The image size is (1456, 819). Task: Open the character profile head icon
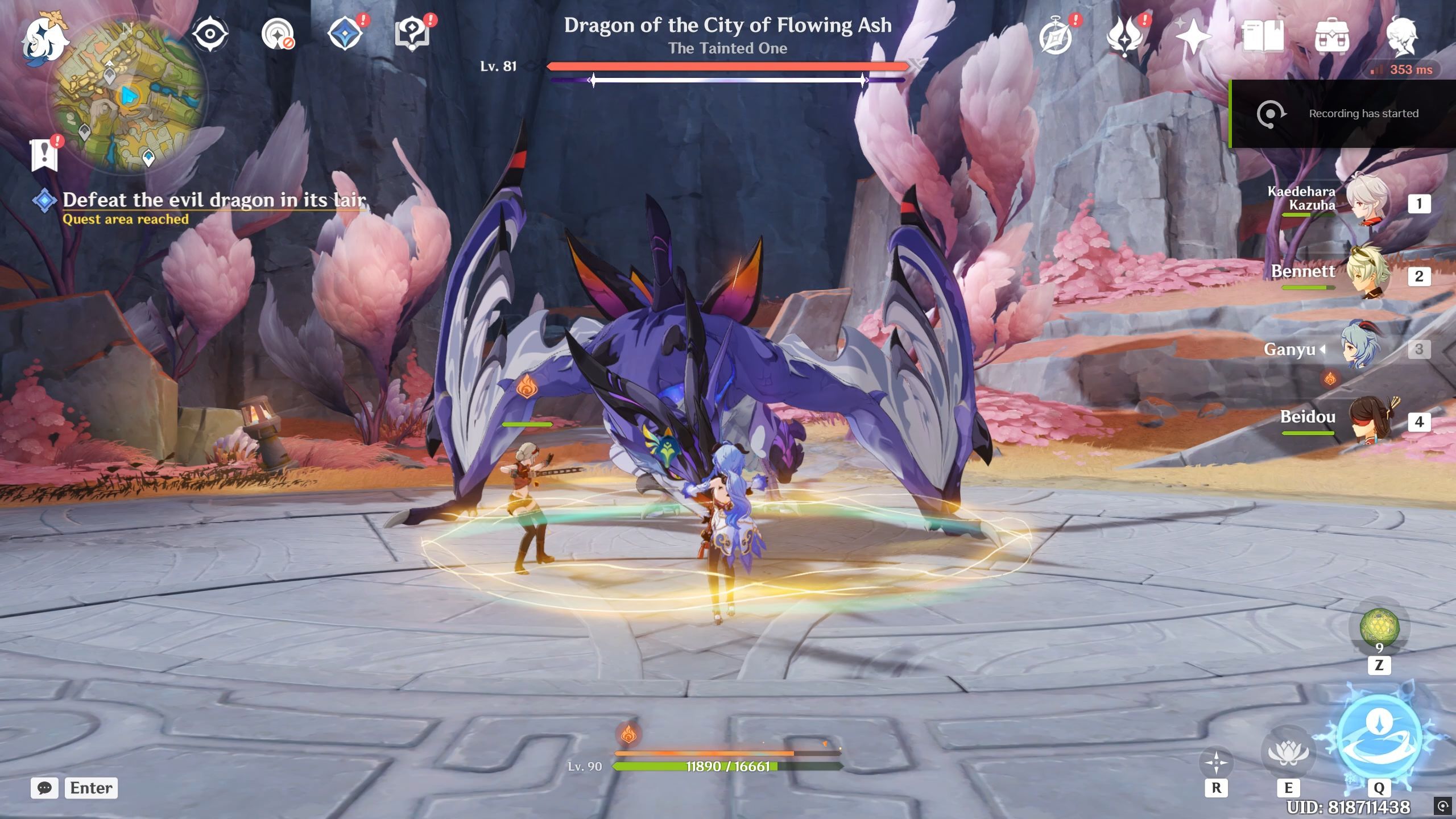click(x=1401, y=36)
